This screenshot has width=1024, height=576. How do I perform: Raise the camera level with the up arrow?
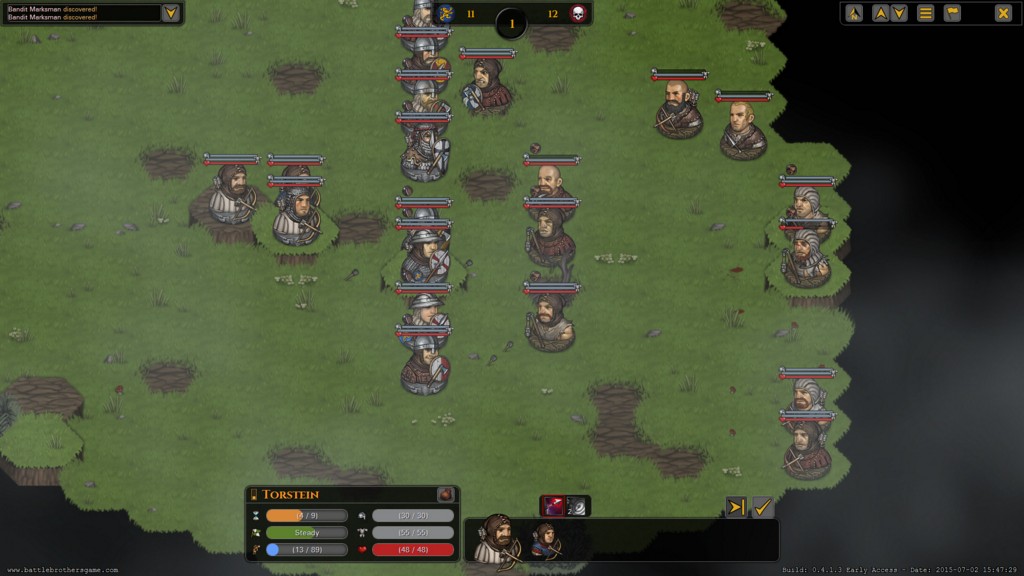(x=881, y=13)
